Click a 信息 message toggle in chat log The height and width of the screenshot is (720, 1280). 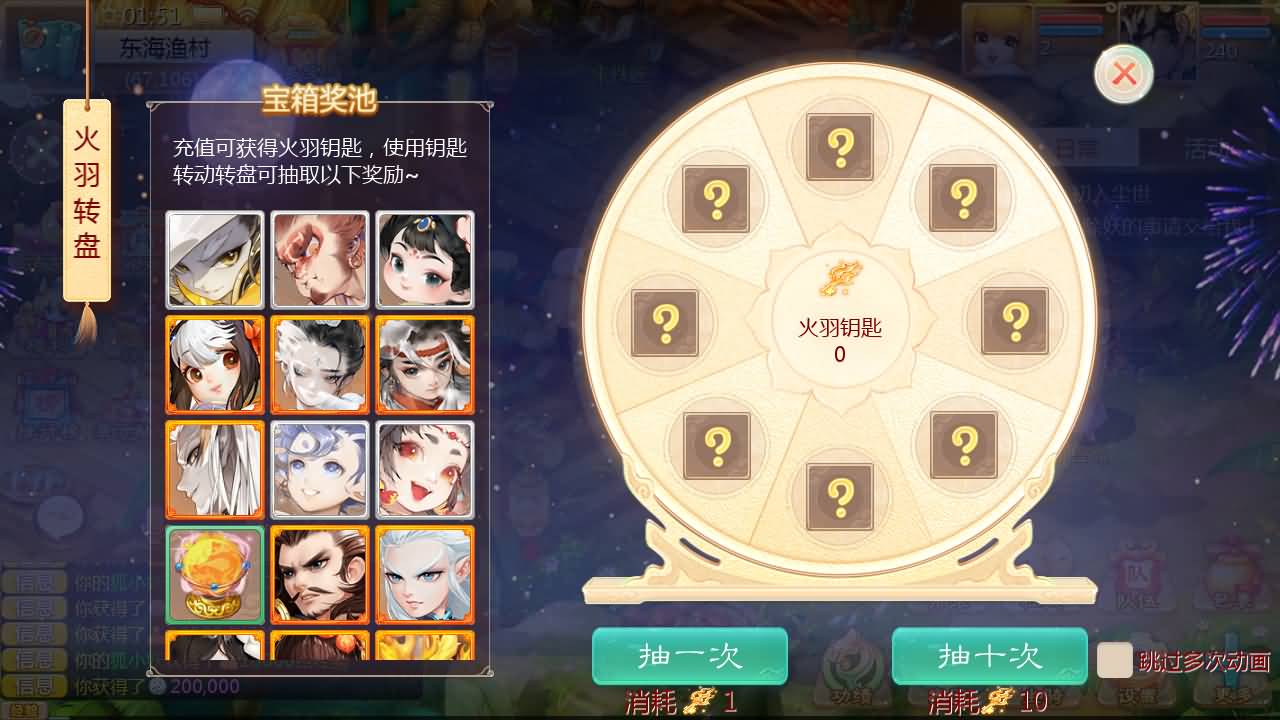(x=35, y=633)
